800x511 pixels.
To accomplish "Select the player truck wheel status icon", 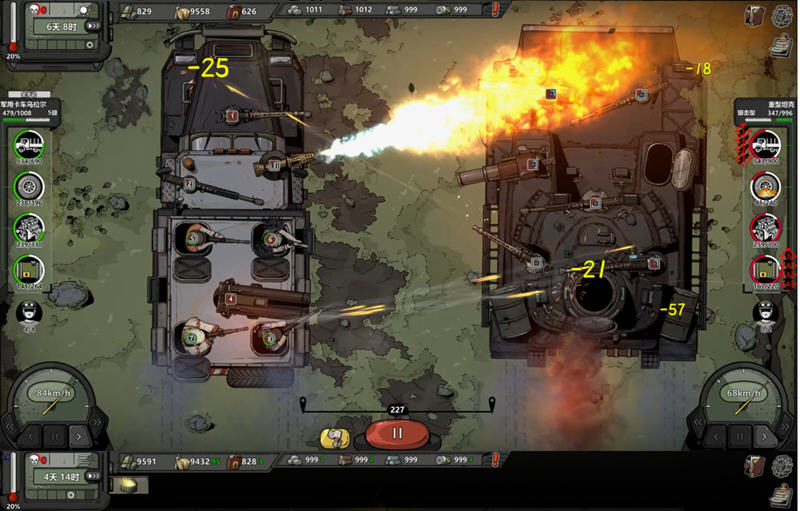I will click(x=28, y=187).
